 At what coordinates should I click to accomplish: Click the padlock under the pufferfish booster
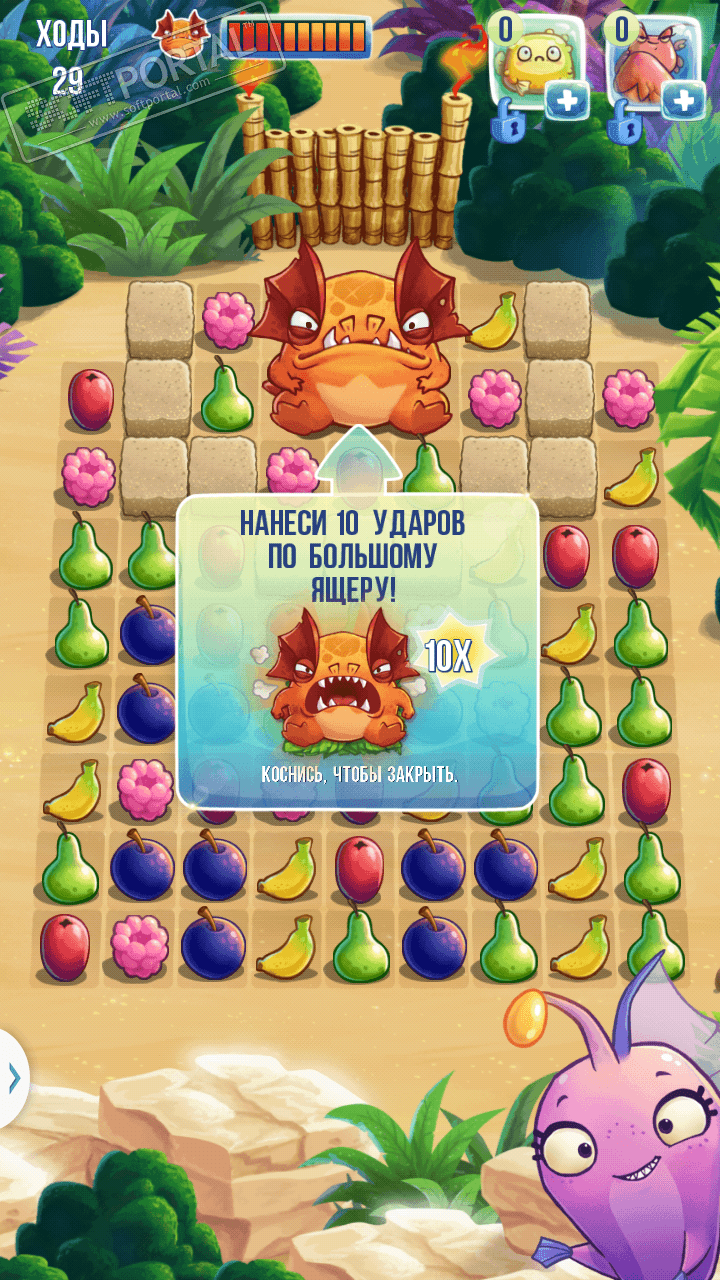(510, 126)
